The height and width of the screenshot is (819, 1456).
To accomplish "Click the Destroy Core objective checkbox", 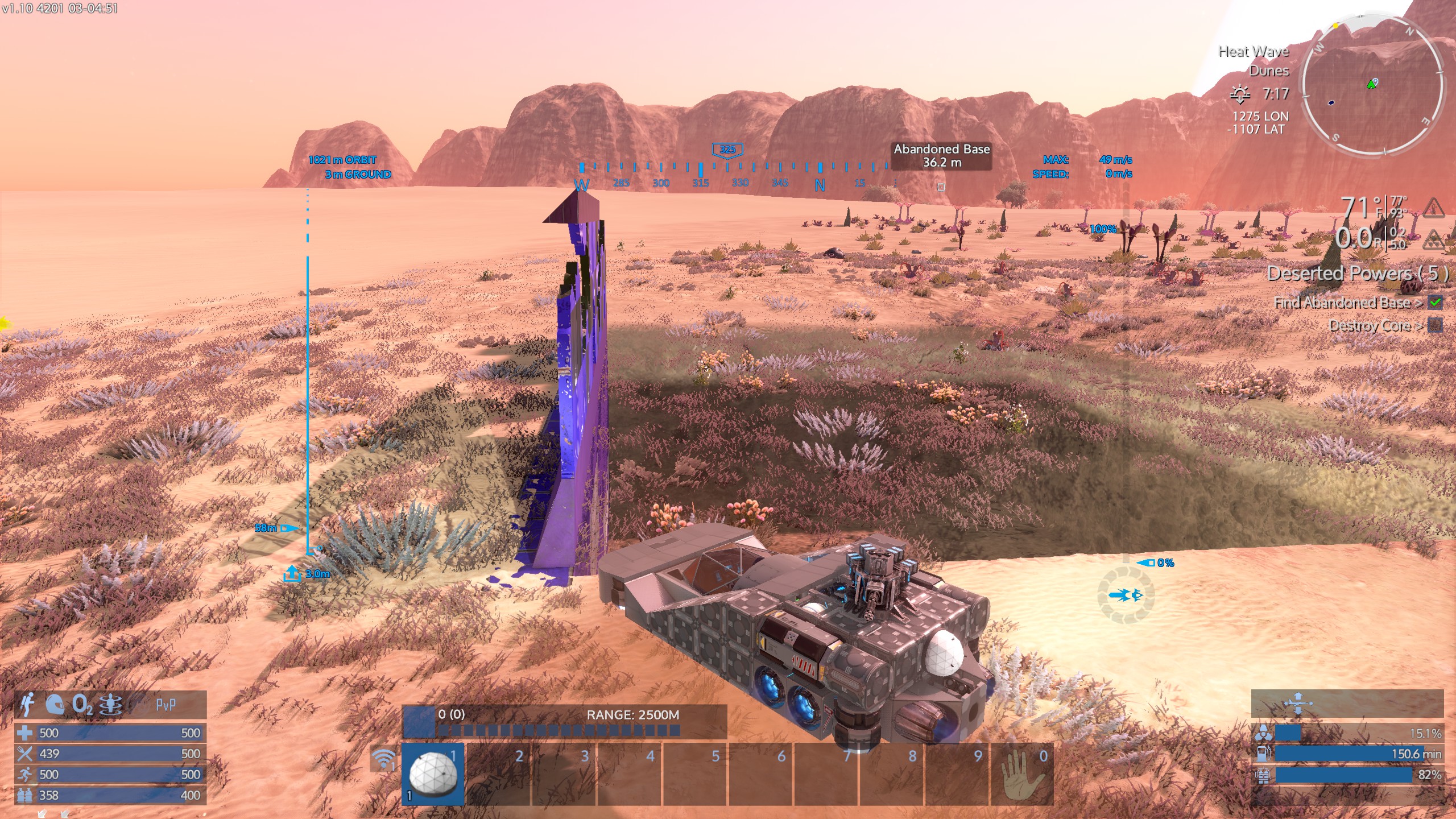I will 1436,326.
